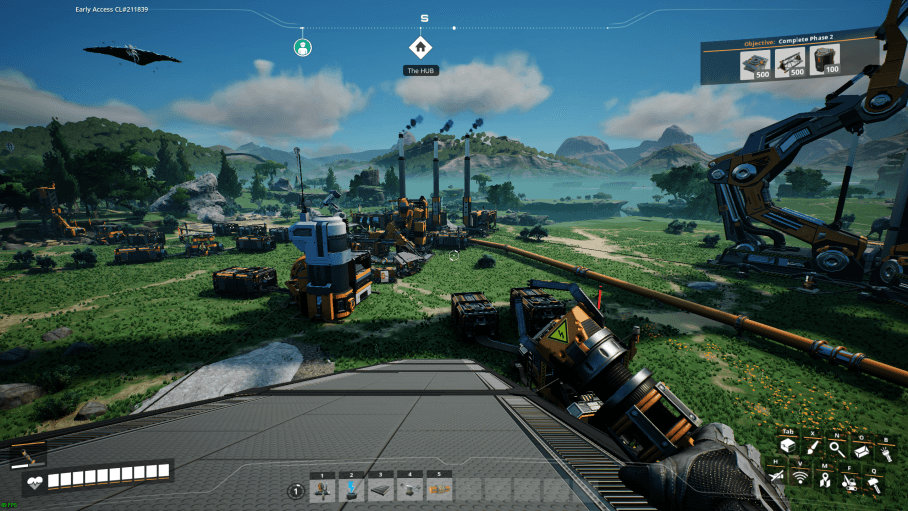Choose the lightning bolt power hotbar slot
The image size is (908, 511).
point(351,488)
